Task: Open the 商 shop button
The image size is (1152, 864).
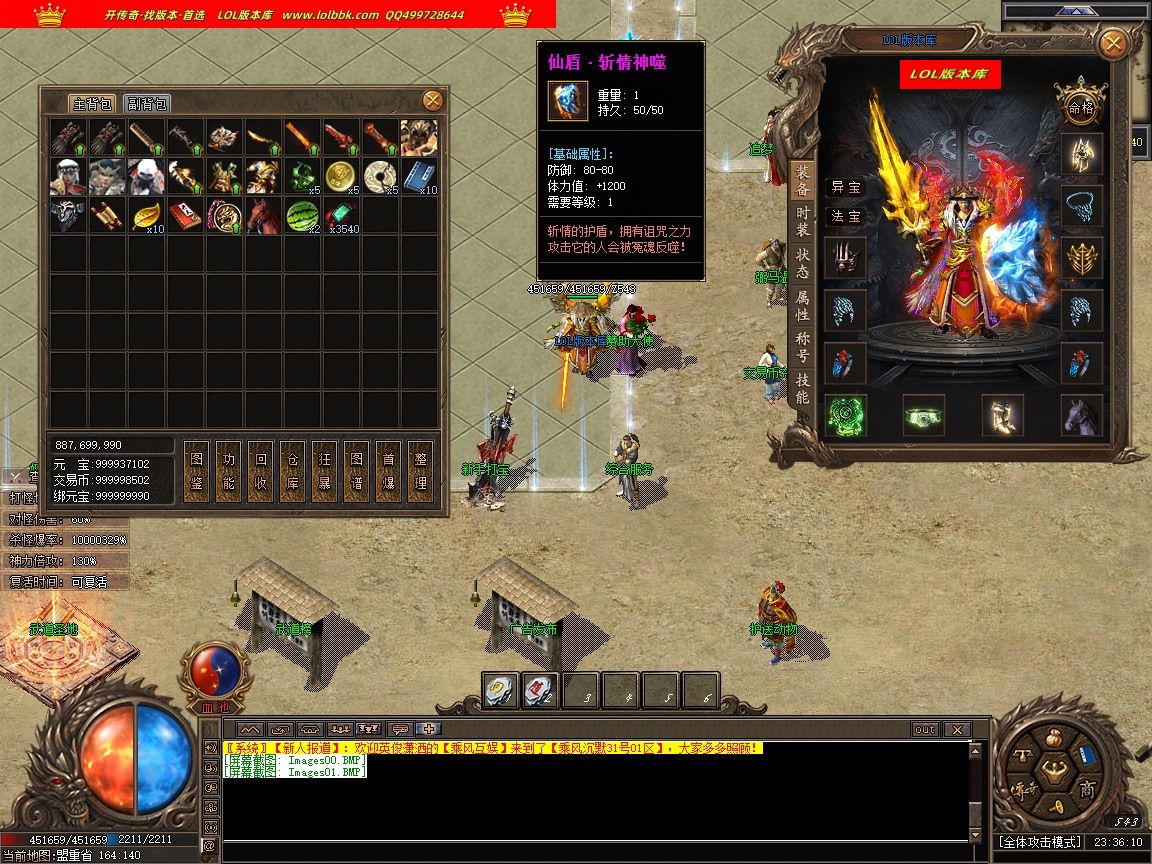Action: [x=1087, y=790]
